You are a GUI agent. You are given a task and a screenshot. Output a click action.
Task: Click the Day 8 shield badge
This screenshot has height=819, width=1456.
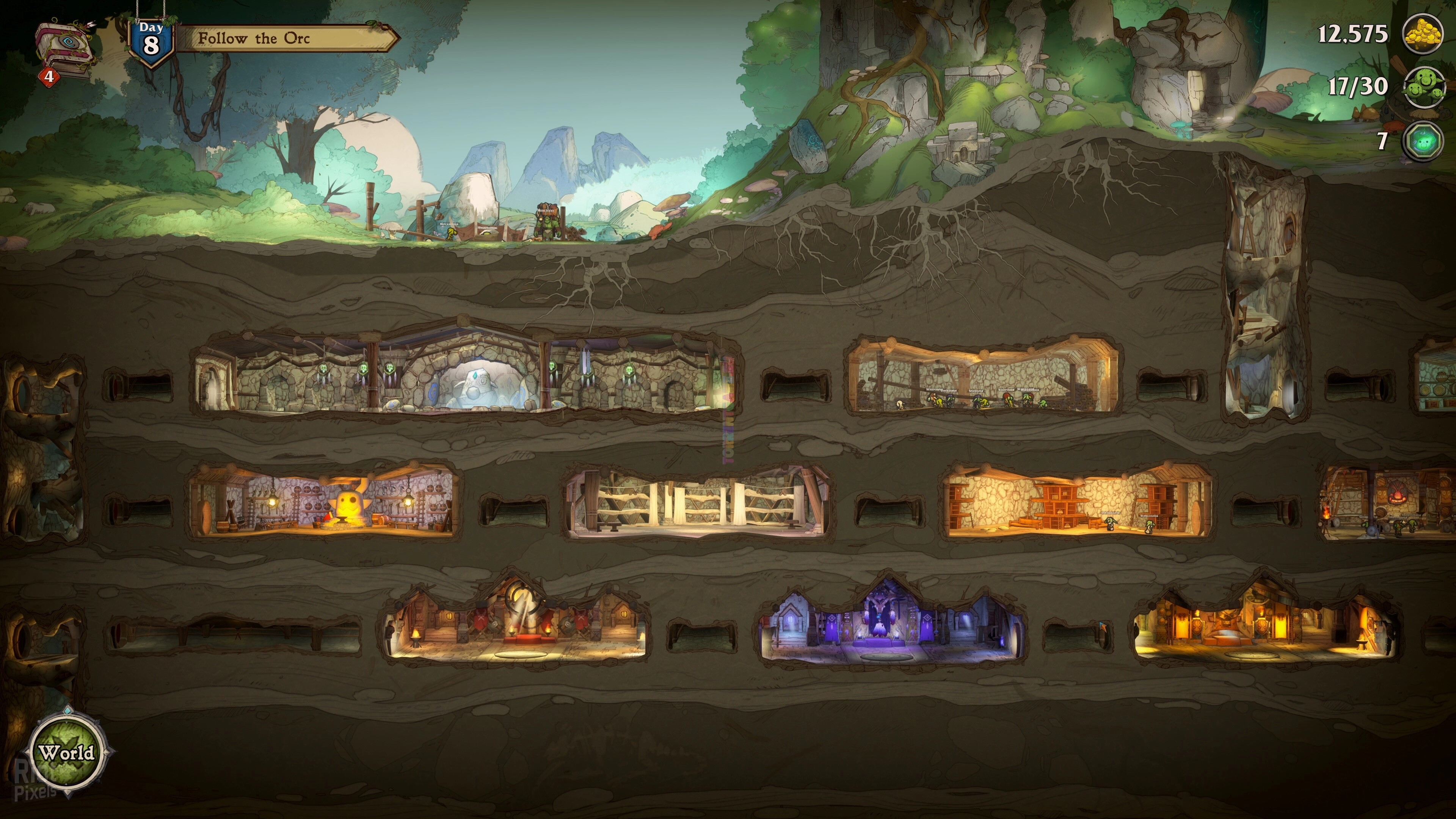(x=151, y=41)
